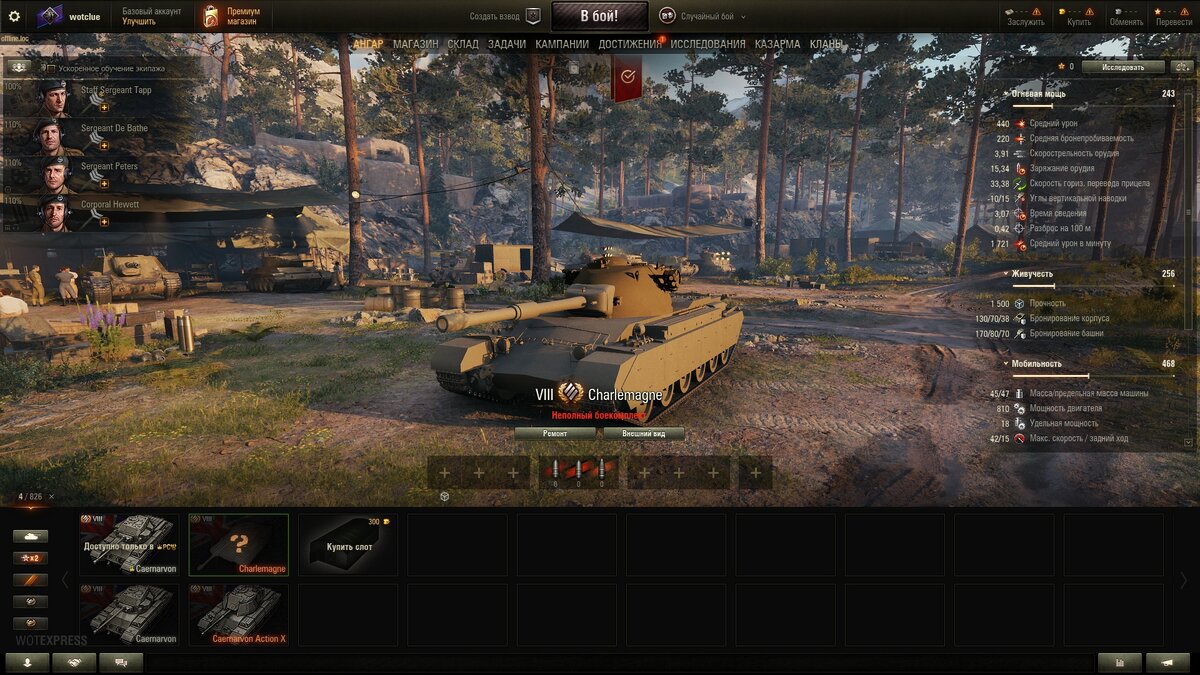Switch to the ИССЛЕДОВАНИЯ tab
This screenshot has width=1200, height=675.
708,44
